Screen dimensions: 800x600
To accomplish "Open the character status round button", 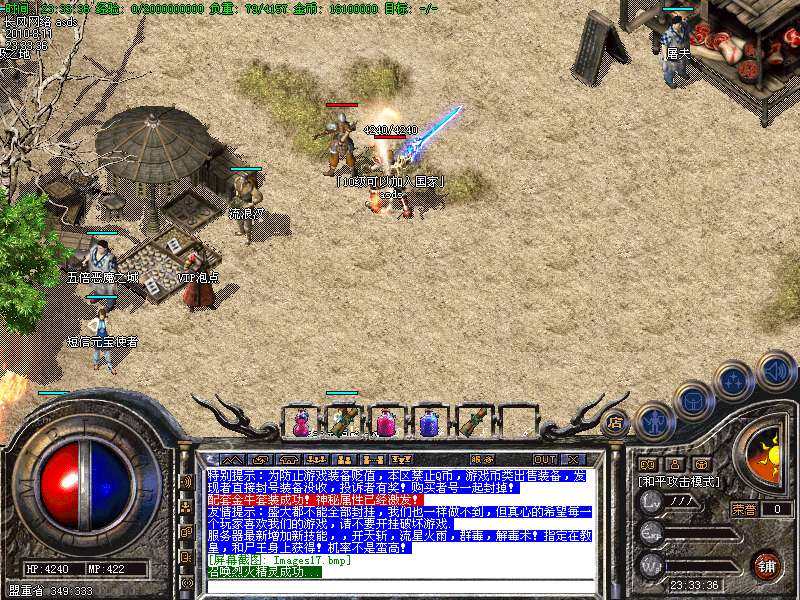I will tap(654, 422).
